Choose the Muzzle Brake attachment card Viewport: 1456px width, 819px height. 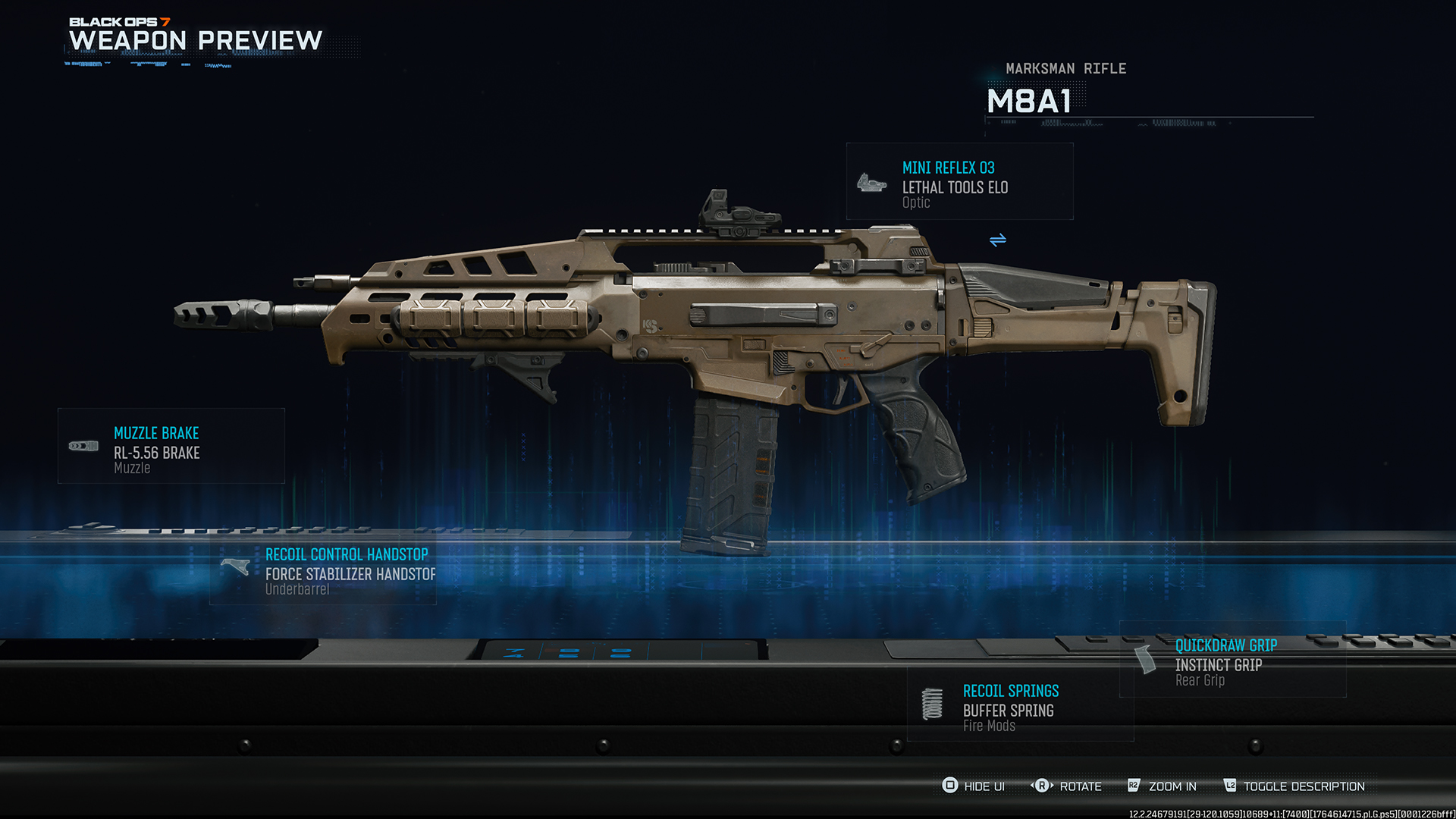coord(171,447)
